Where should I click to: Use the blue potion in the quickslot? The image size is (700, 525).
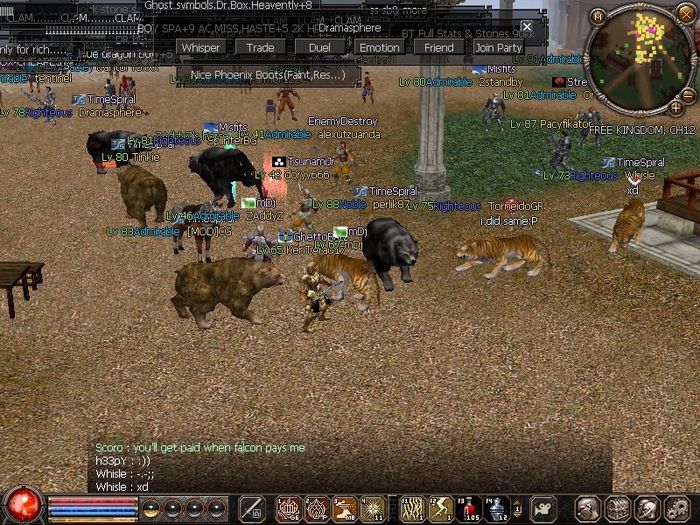click(x=496, y=509)
